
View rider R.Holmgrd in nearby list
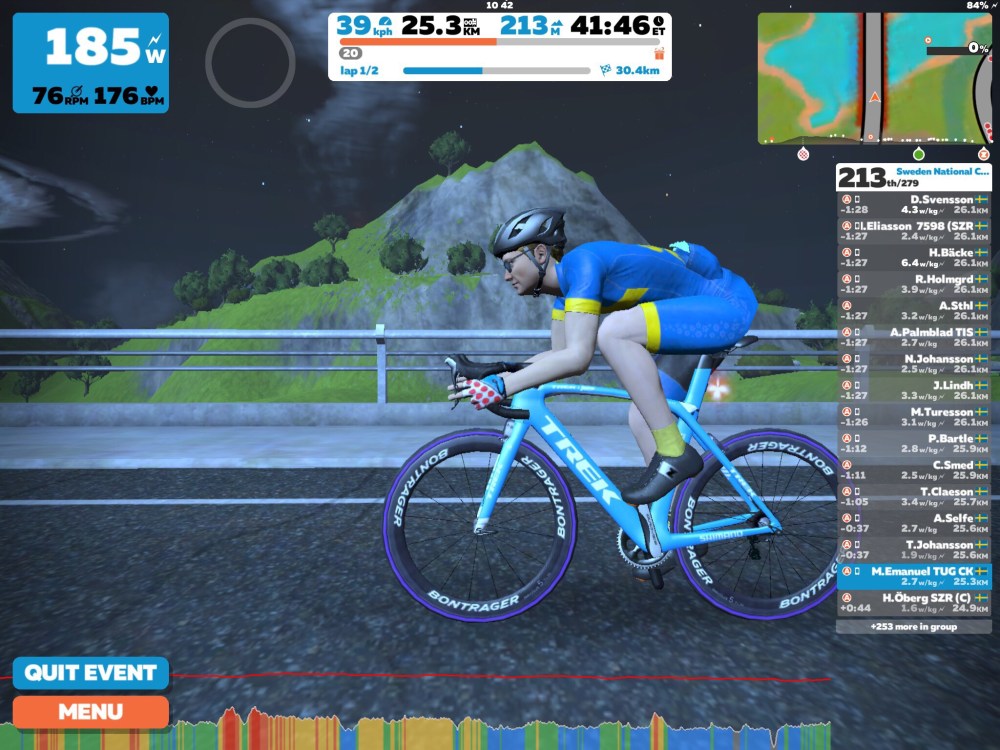click(x=913, y=284)
